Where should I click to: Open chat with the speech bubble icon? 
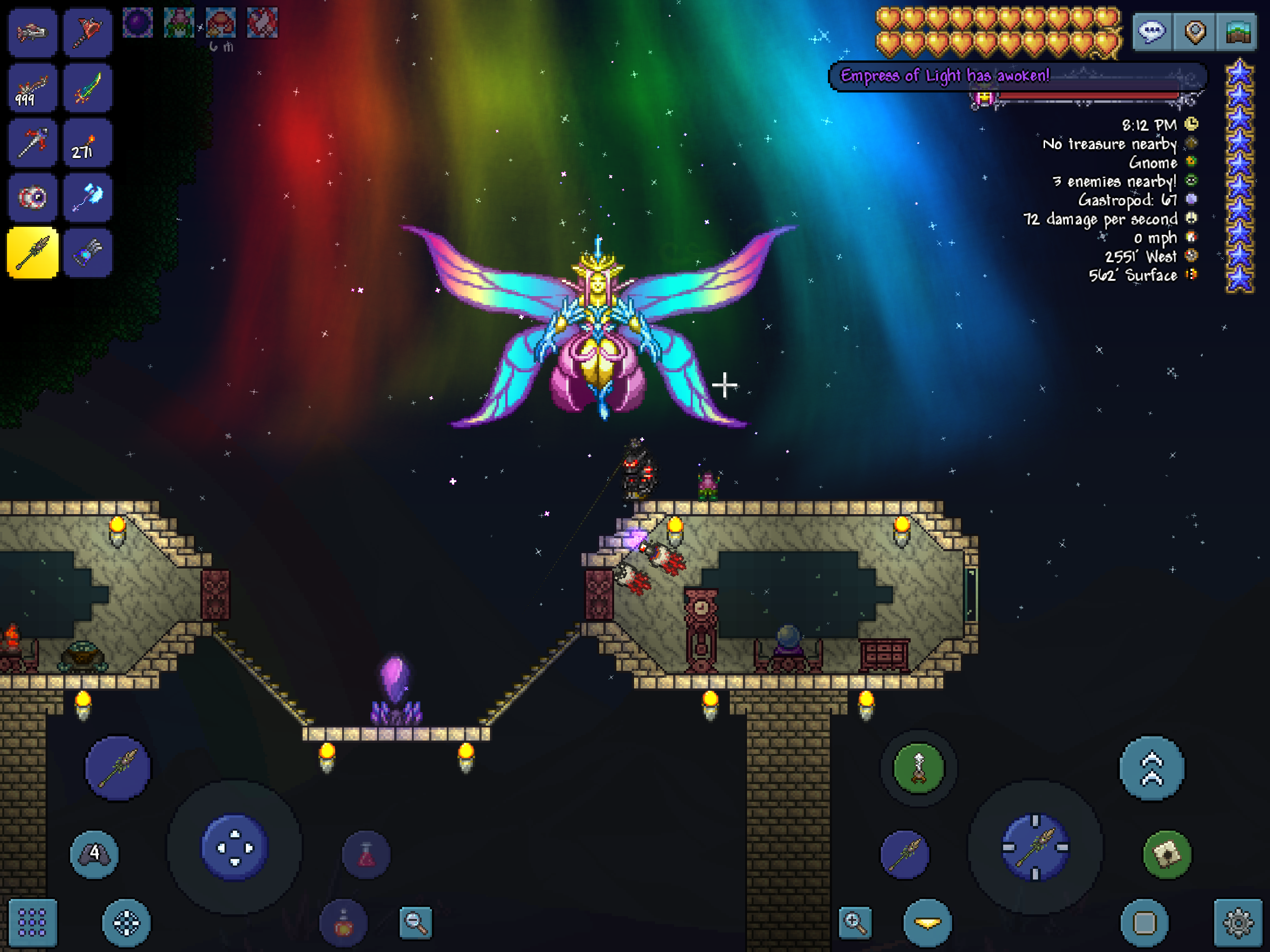(1152, 33)
